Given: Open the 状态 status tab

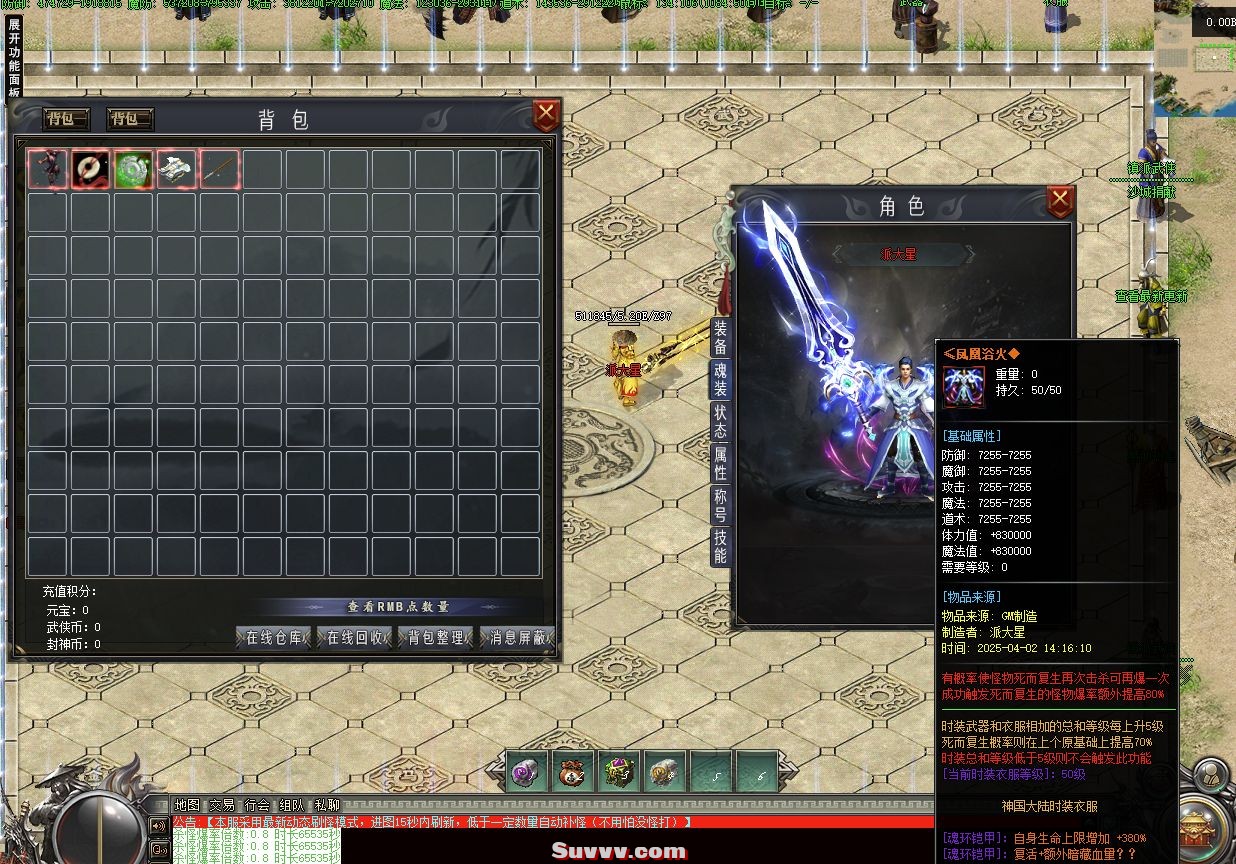Looking at the screenshot, I should tap(720, 421).
